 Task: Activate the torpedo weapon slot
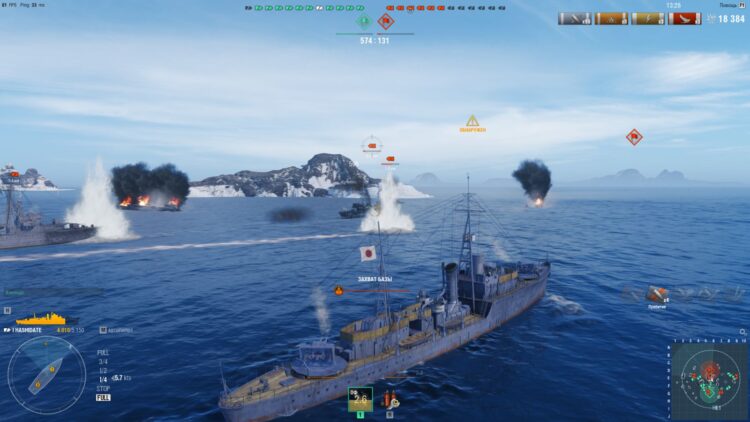click(390, 399)
